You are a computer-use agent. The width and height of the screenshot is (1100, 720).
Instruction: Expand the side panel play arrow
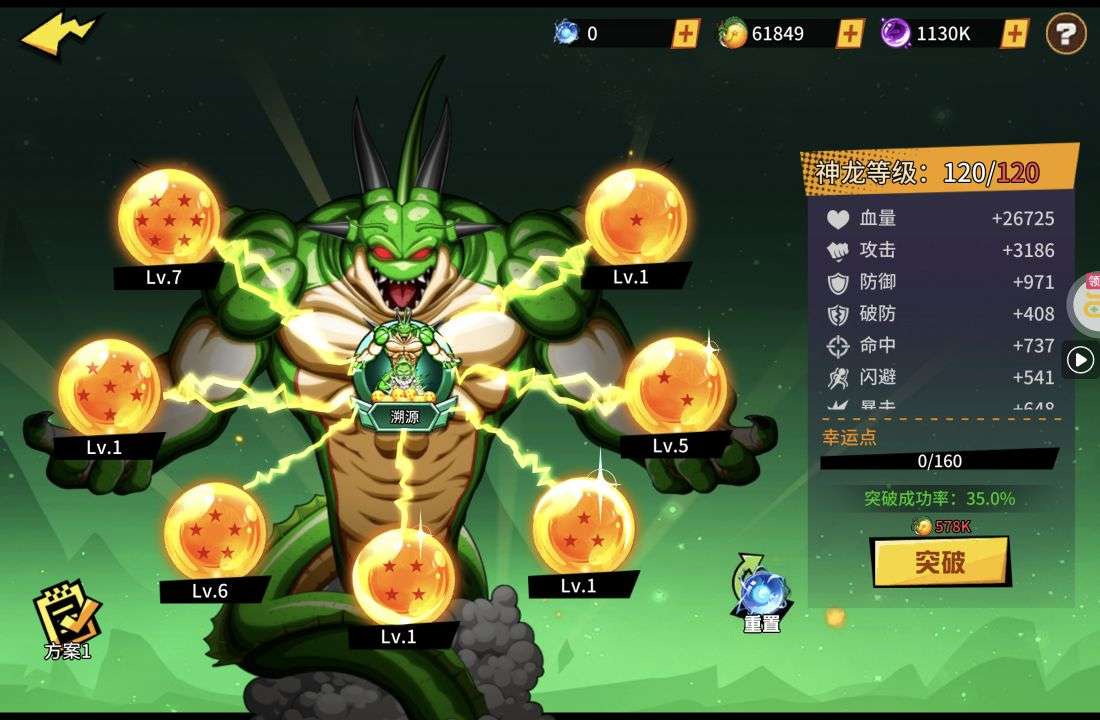pos(1080,359)
